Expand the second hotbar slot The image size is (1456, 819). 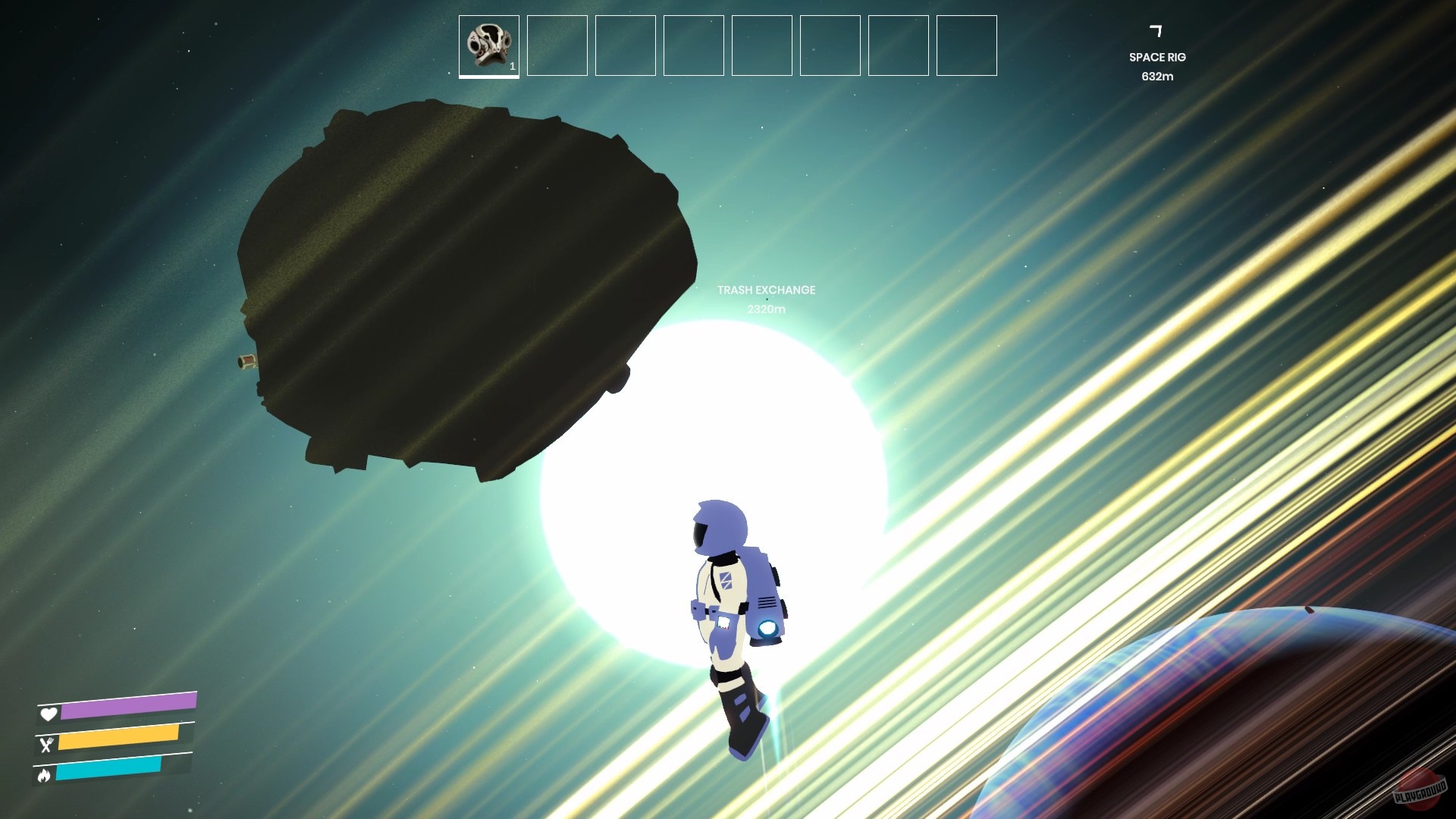coord(557,46)
